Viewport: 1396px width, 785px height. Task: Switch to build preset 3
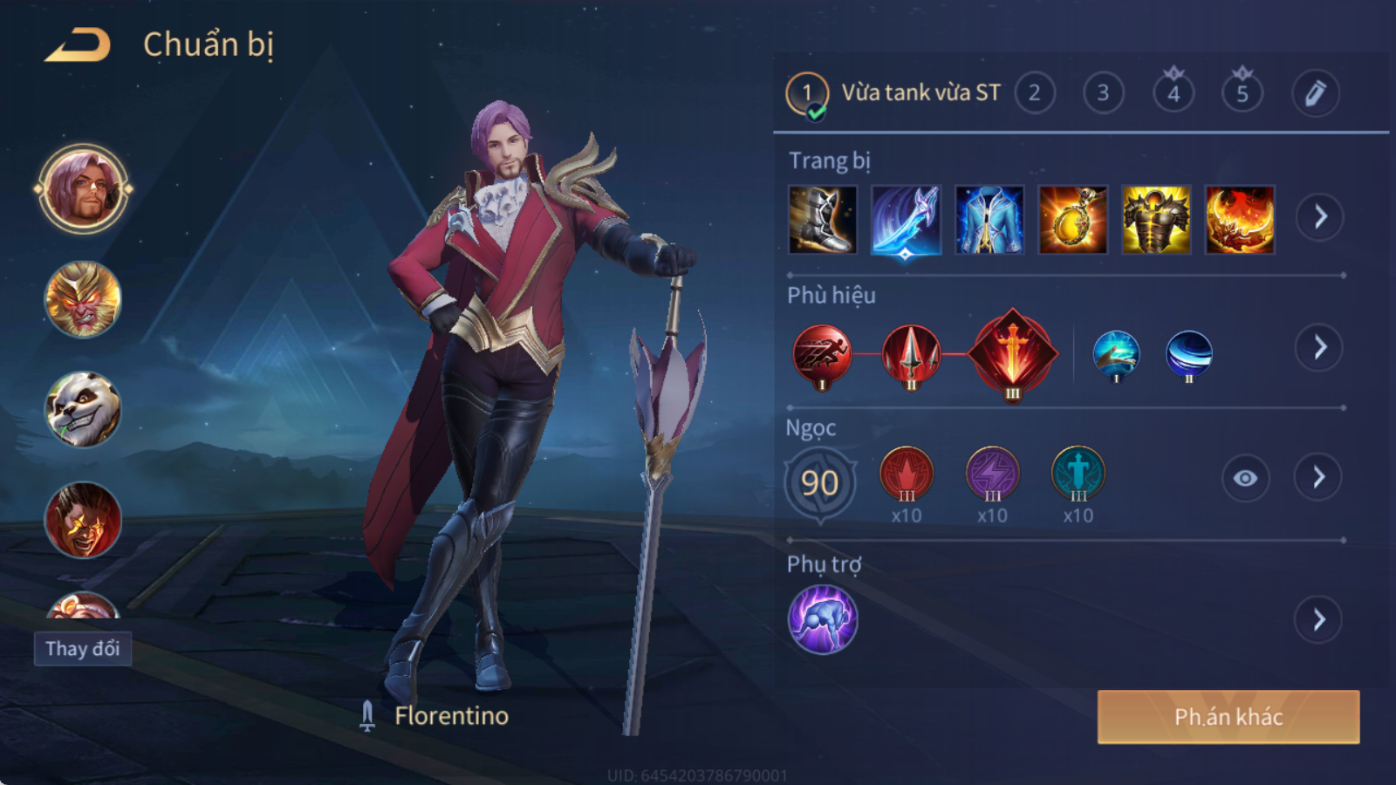pos(1103,94)
